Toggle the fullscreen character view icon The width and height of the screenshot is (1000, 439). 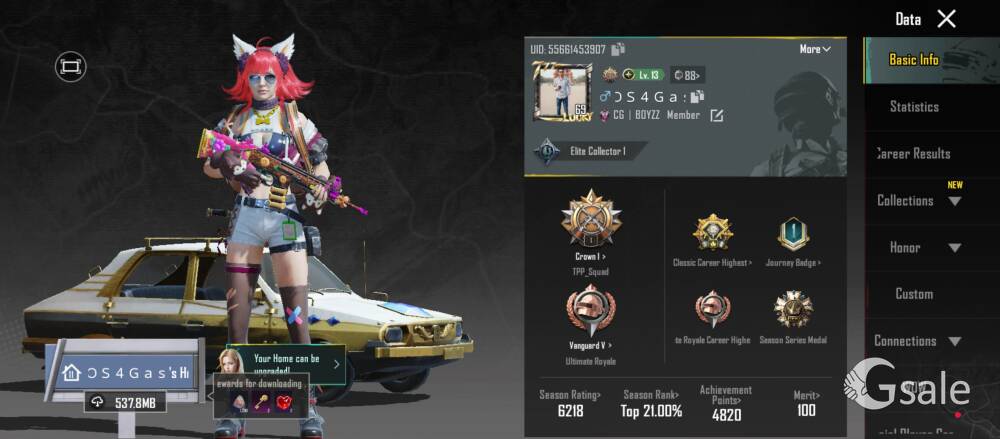click(70, 67)
